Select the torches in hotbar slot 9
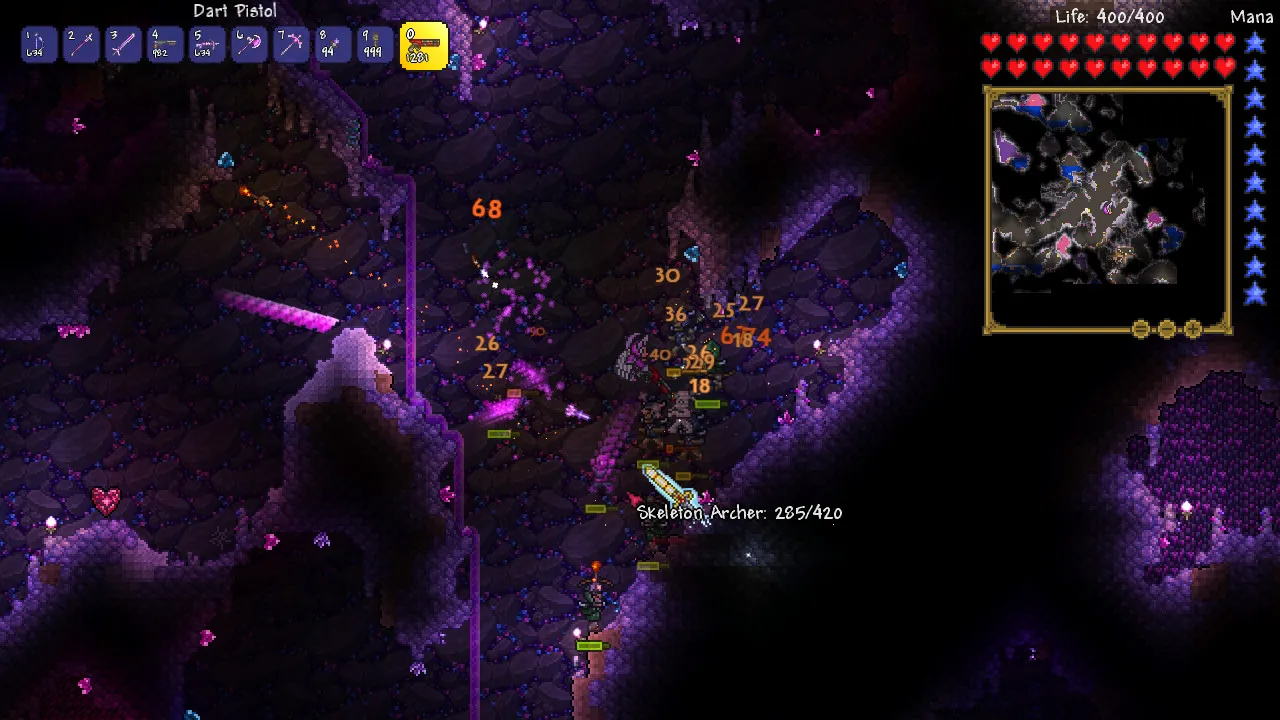This screenshot has height=720, width=1280. tap(375, 45)
